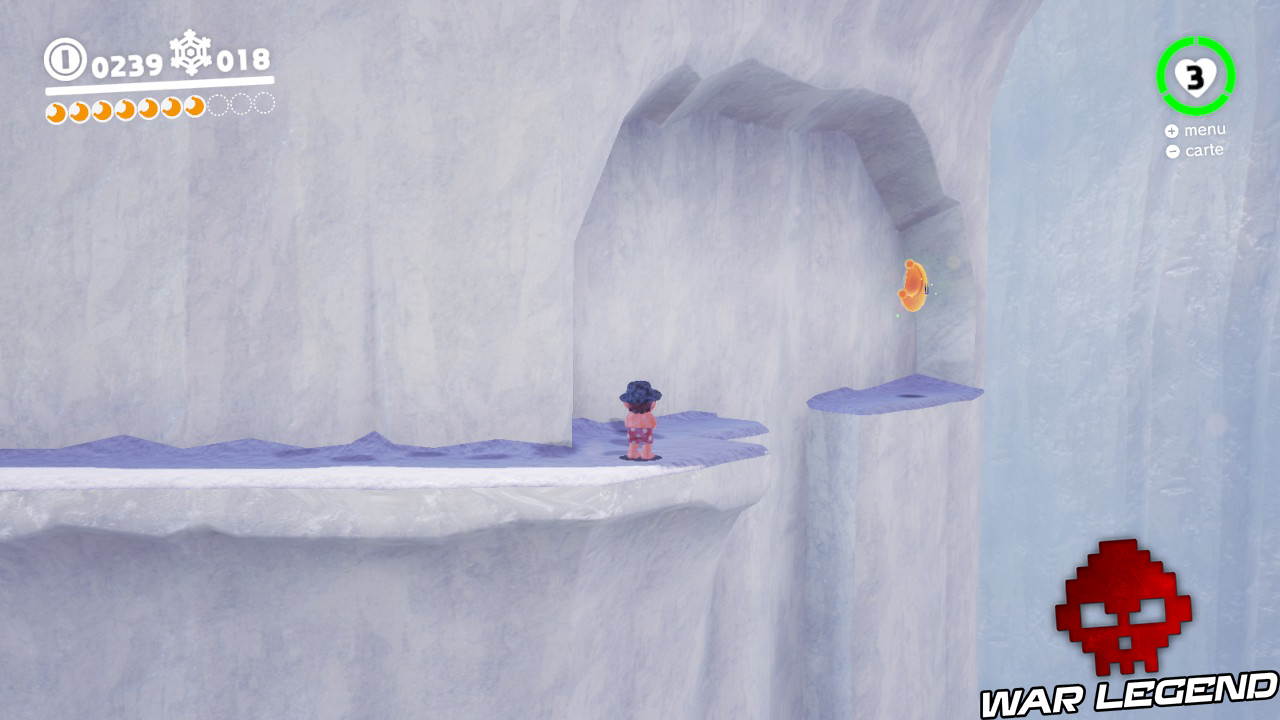Image resolution: width=1280 pixels, height=720 pixels.
Task: Click the gold coin icon in the HUD
Action: point(64,58)
